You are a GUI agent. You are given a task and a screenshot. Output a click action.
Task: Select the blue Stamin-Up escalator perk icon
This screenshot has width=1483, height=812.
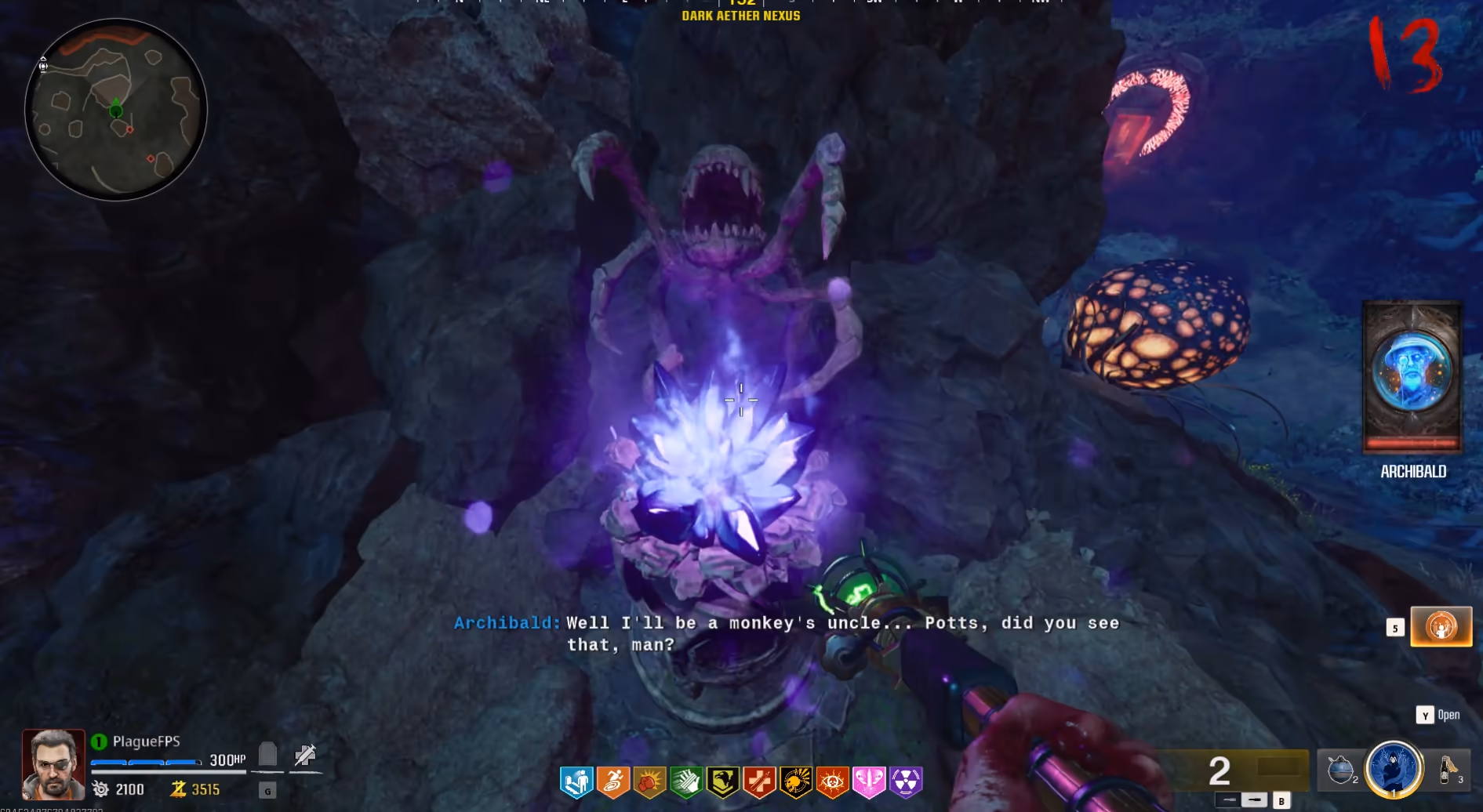pos(576,781)
